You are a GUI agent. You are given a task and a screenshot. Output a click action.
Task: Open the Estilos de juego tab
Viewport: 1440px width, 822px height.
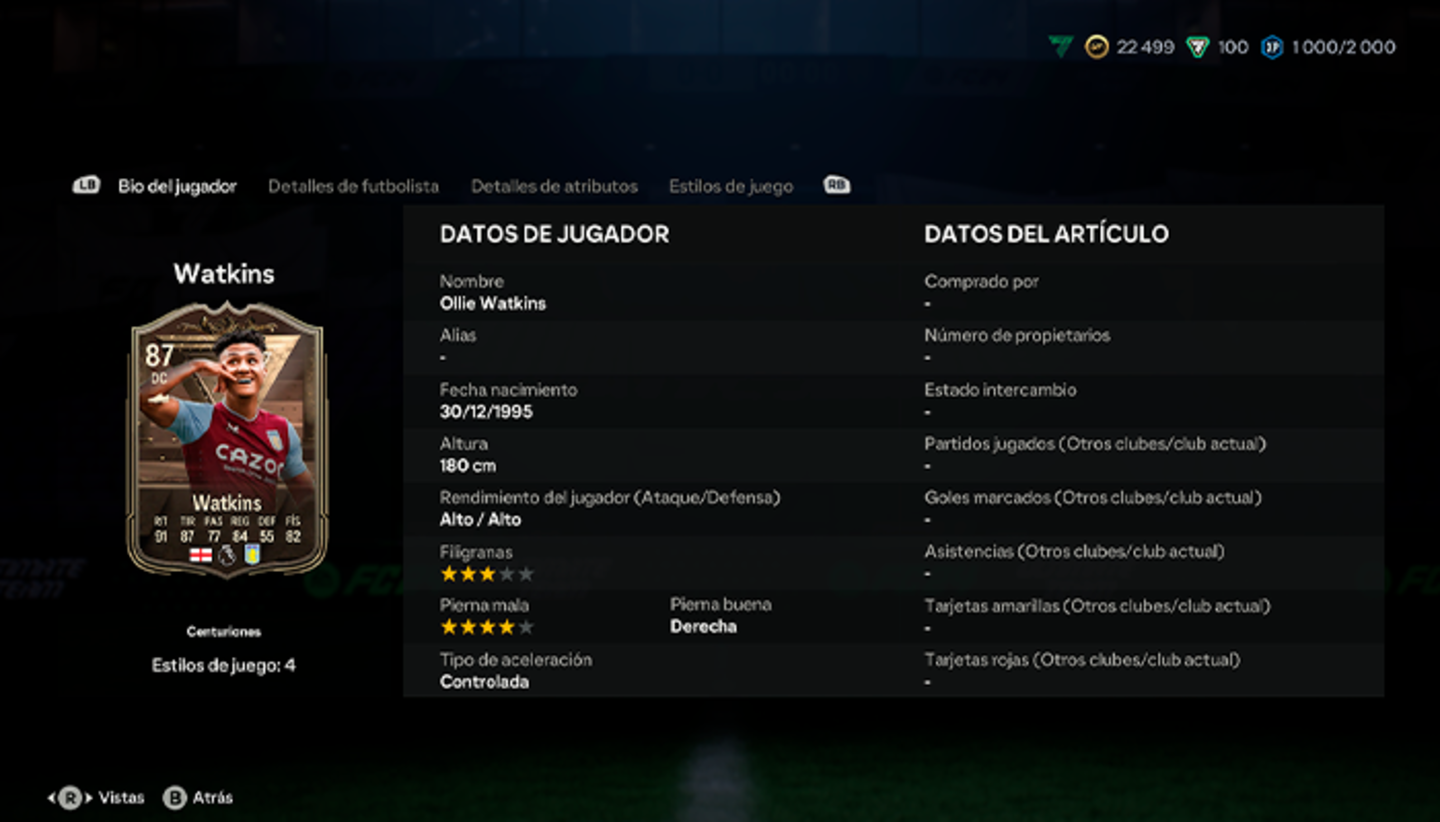731,185
